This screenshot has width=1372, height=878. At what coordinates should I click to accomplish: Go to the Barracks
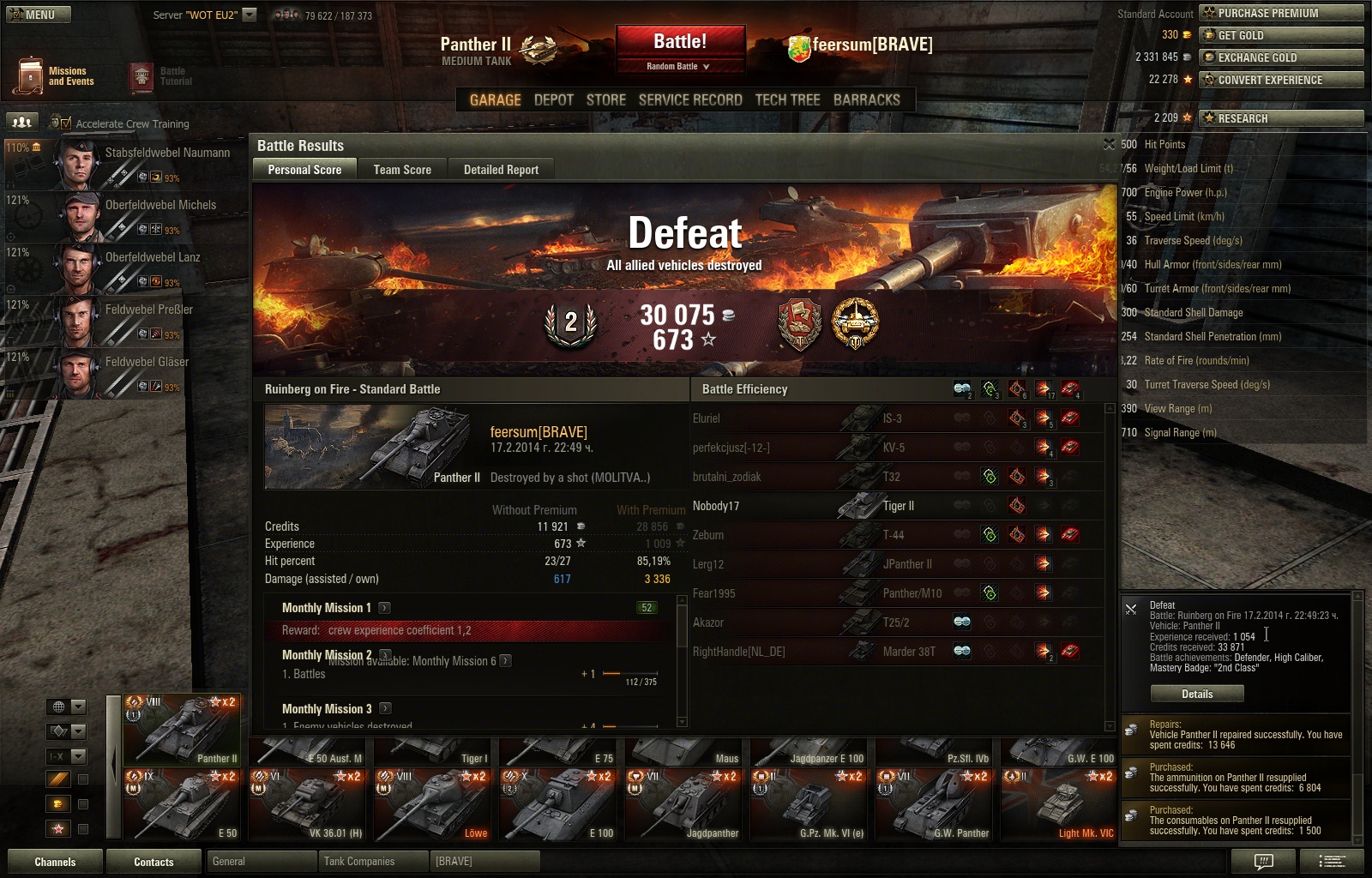pyautogui.click(x=866, y=100)
